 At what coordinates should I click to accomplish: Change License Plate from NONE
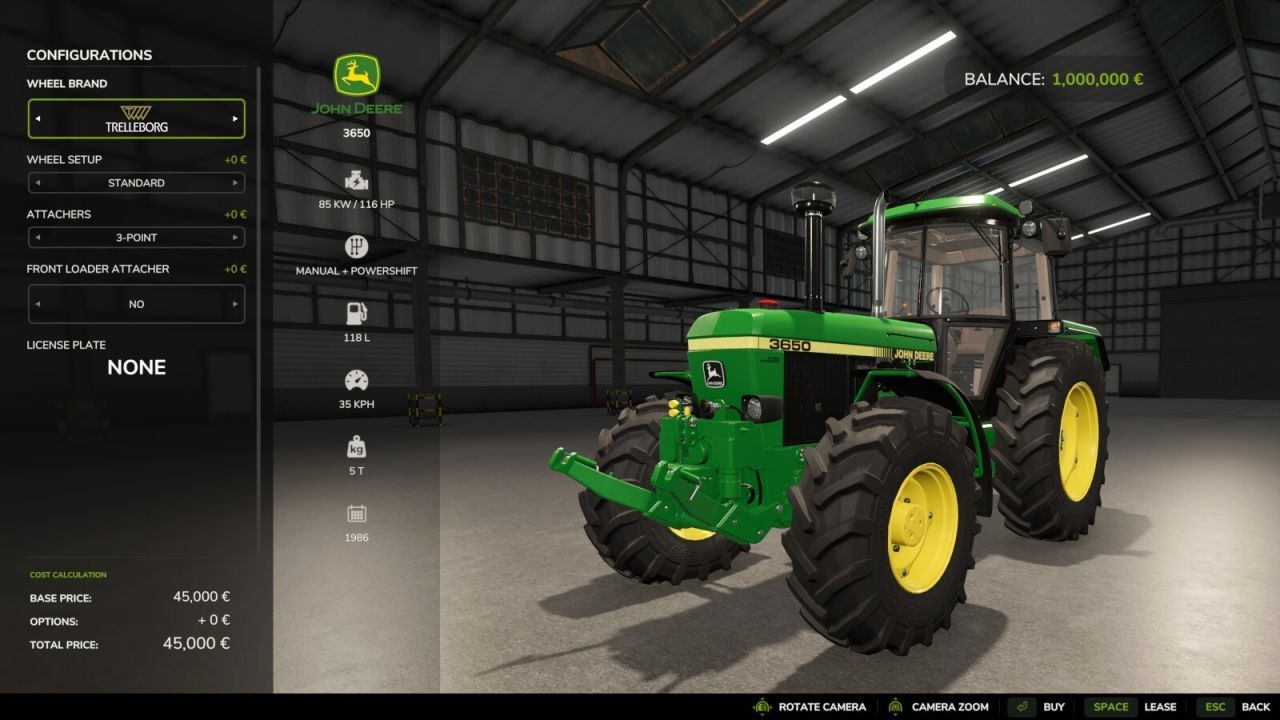[136, 367]
